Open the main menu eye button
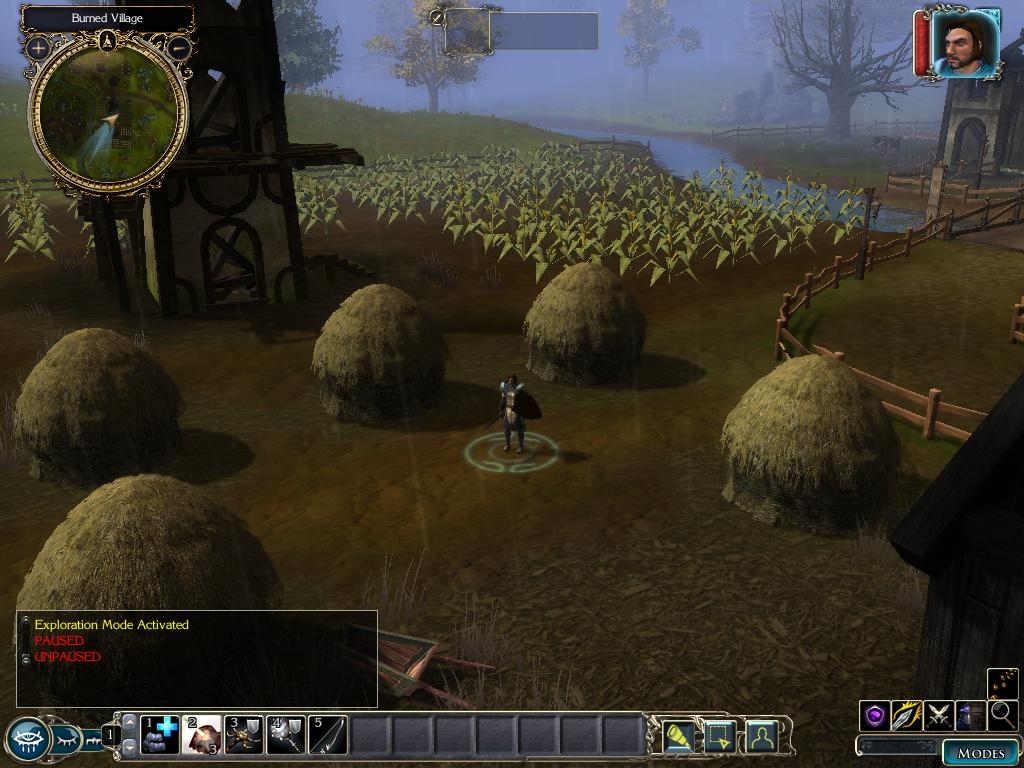Viewport: 1024px width, 768px height. coord(27,740)
